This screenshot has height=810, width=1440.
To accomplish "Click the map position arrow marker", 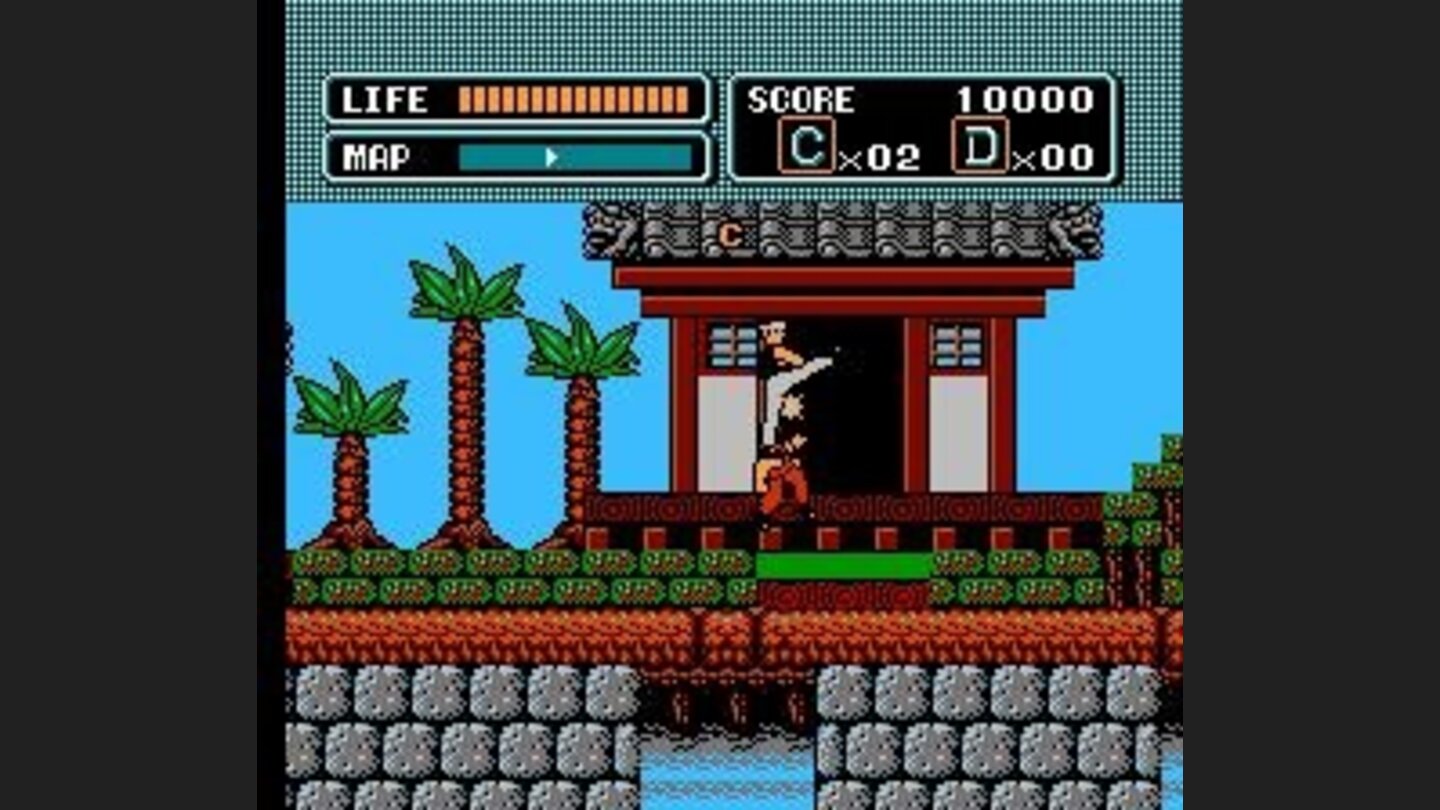I will point(551,158).
